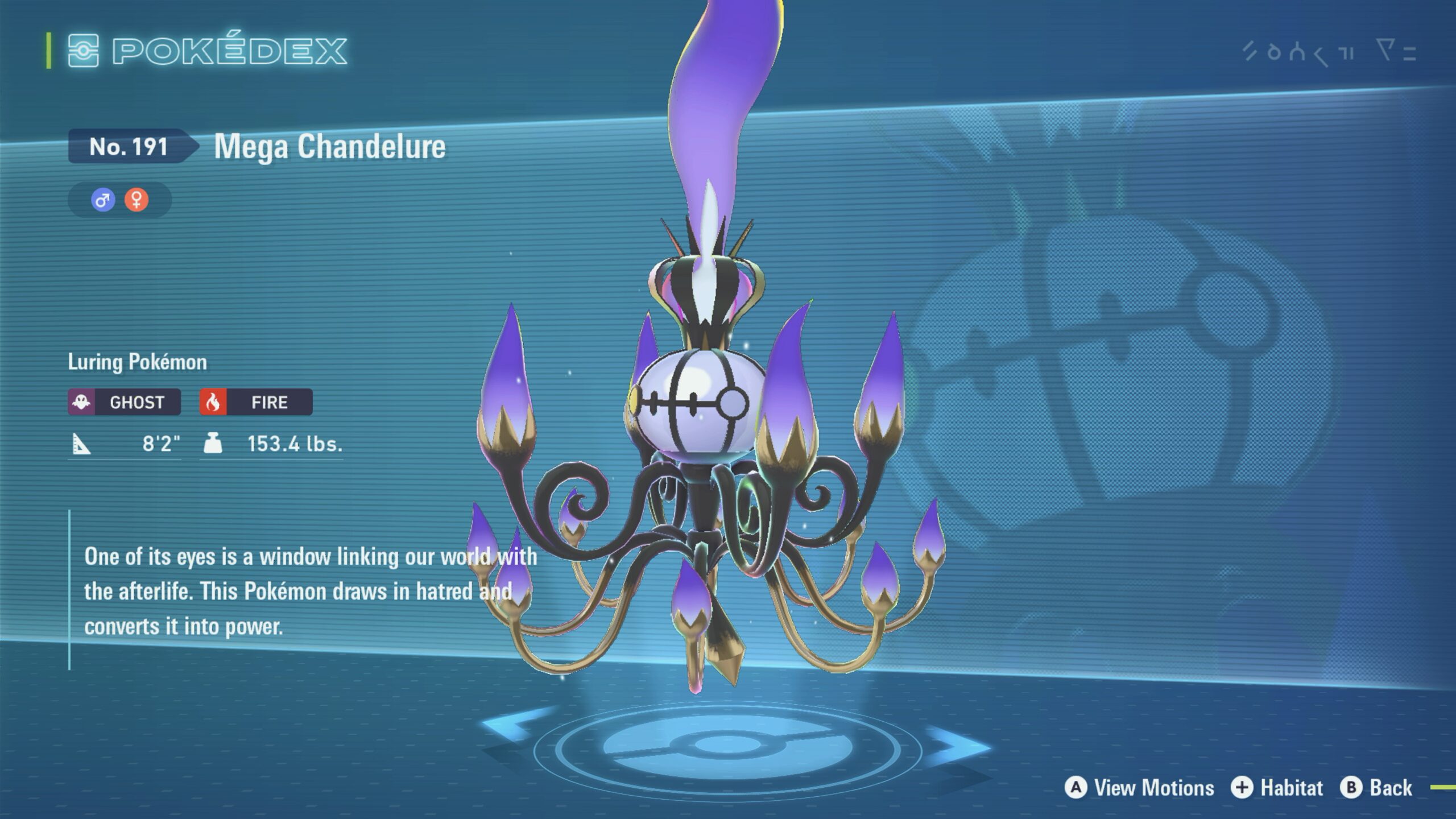This screenshot has height=819, width=1456.
Task: Choose the GHOST type badge
Action: (125, 402)
